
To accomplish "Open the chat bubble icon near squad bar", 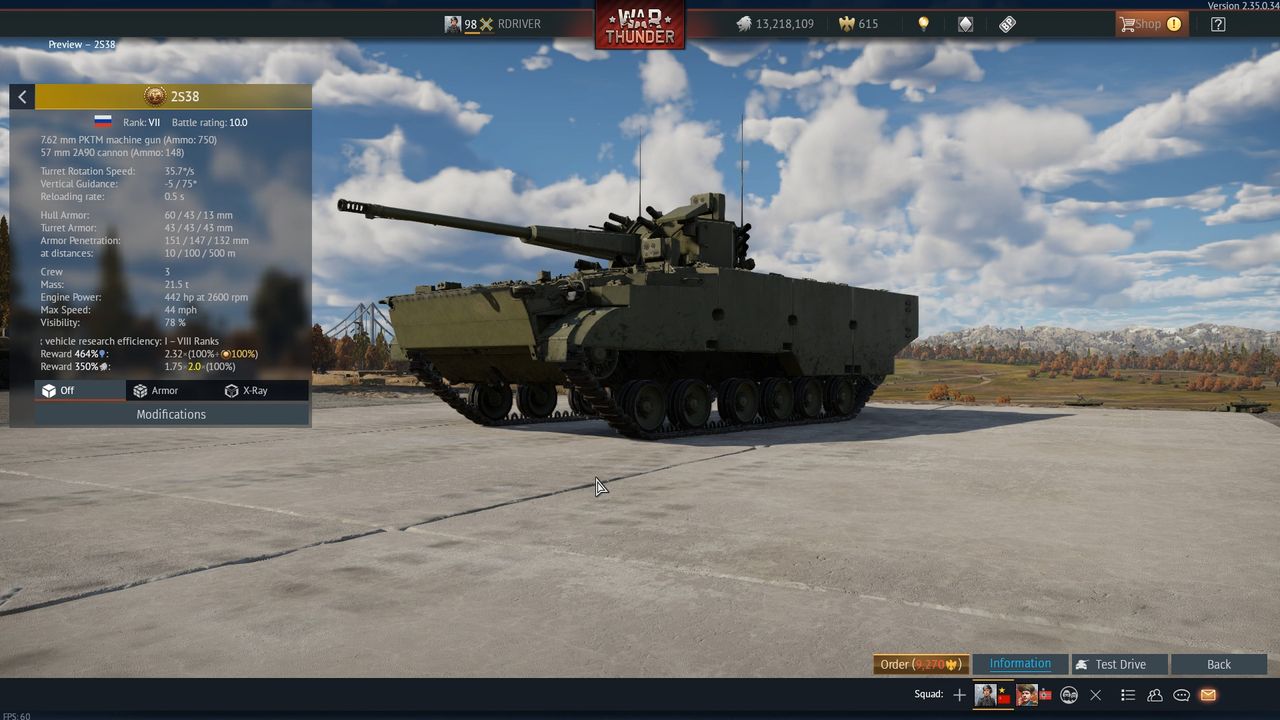I will click(x=1181, y=694).
